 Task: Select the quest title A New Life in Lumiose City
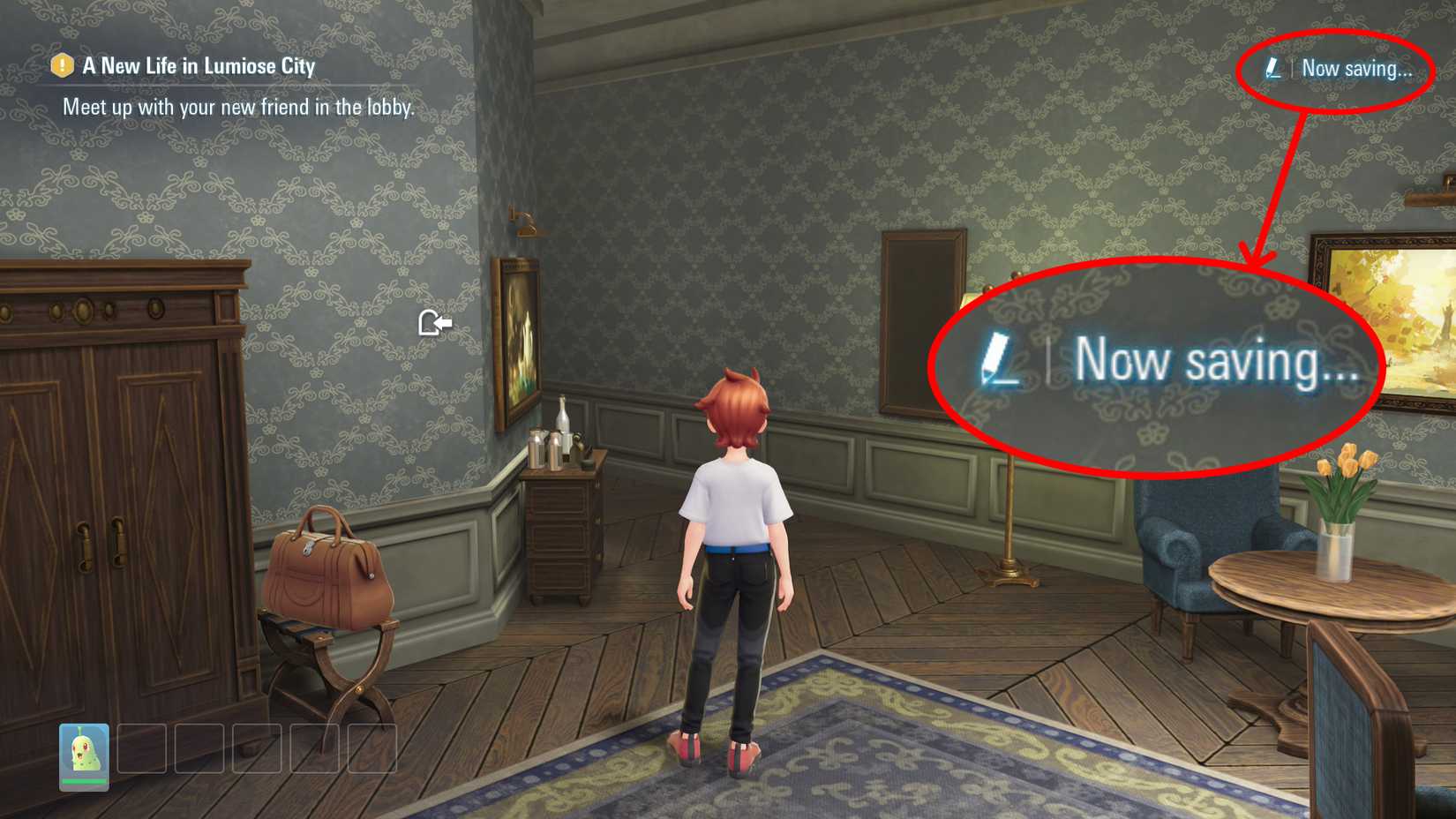pos(196,65)
